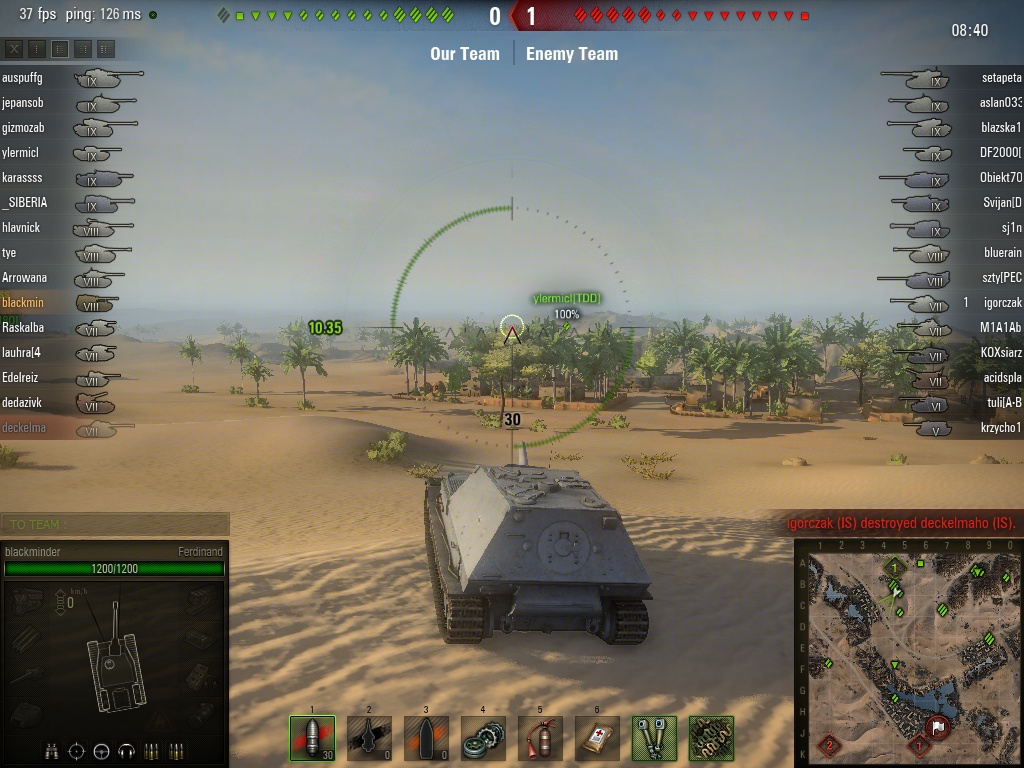The height and width of the screenshot is (768, 1024).
Task: Choose the high-explosive shell in slot 3
Action: [x=426, y=738]
